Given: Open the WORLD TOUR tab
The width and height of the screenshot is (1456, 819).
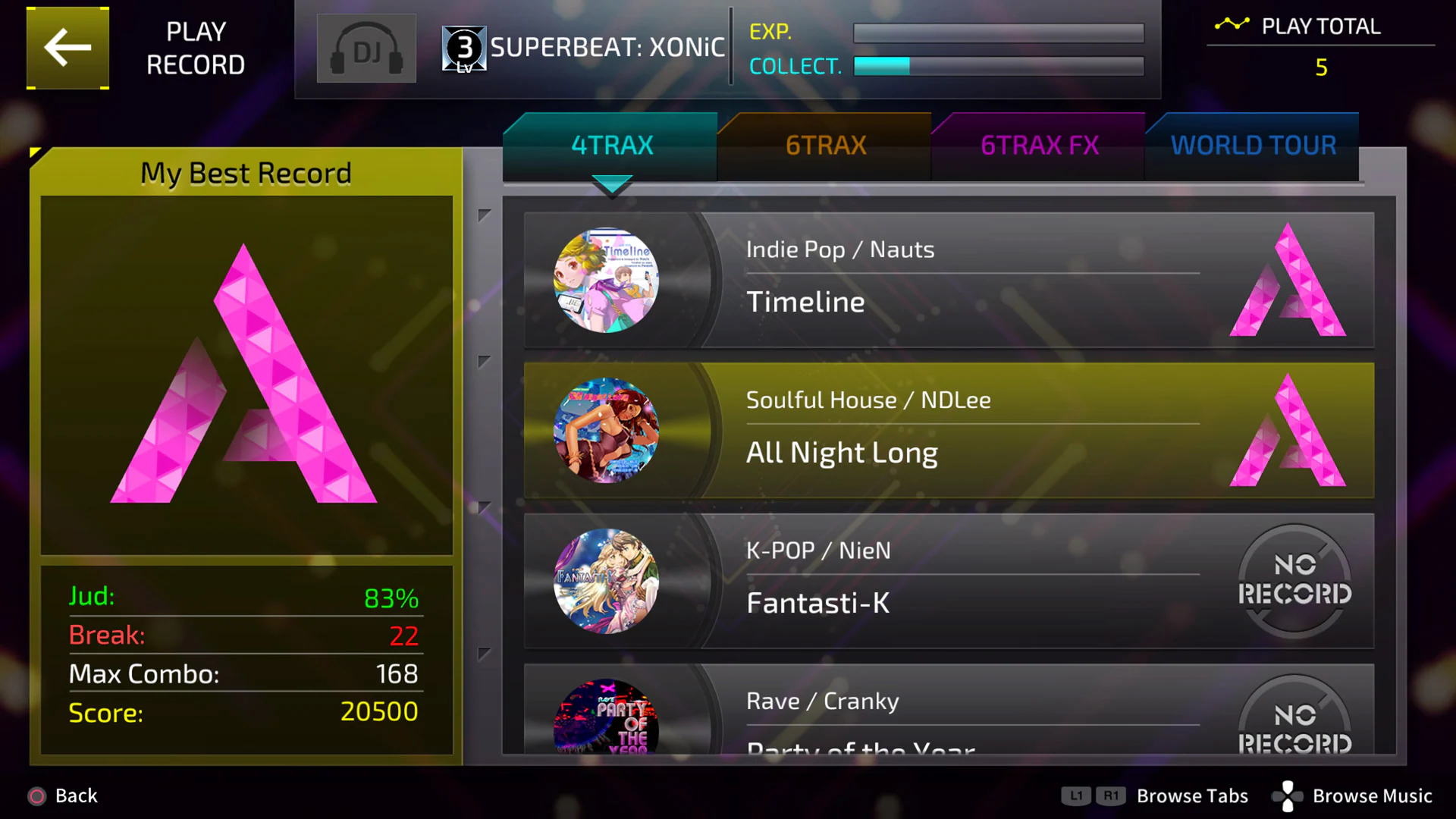Looking at the screenshot, I should click(x=1253, y=144).
